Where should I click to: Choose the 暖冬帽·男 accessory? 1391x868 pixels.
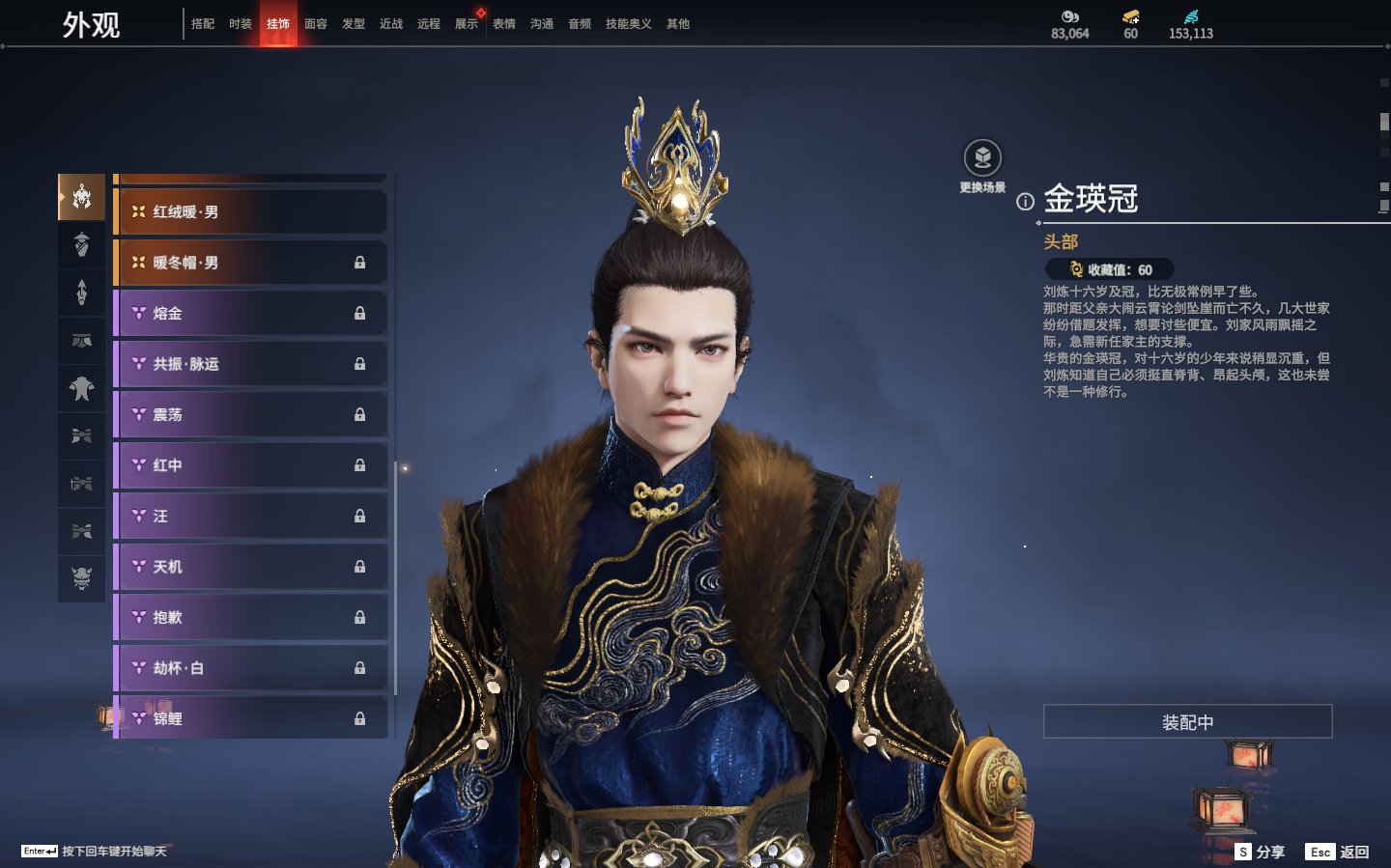click(251, 263)
